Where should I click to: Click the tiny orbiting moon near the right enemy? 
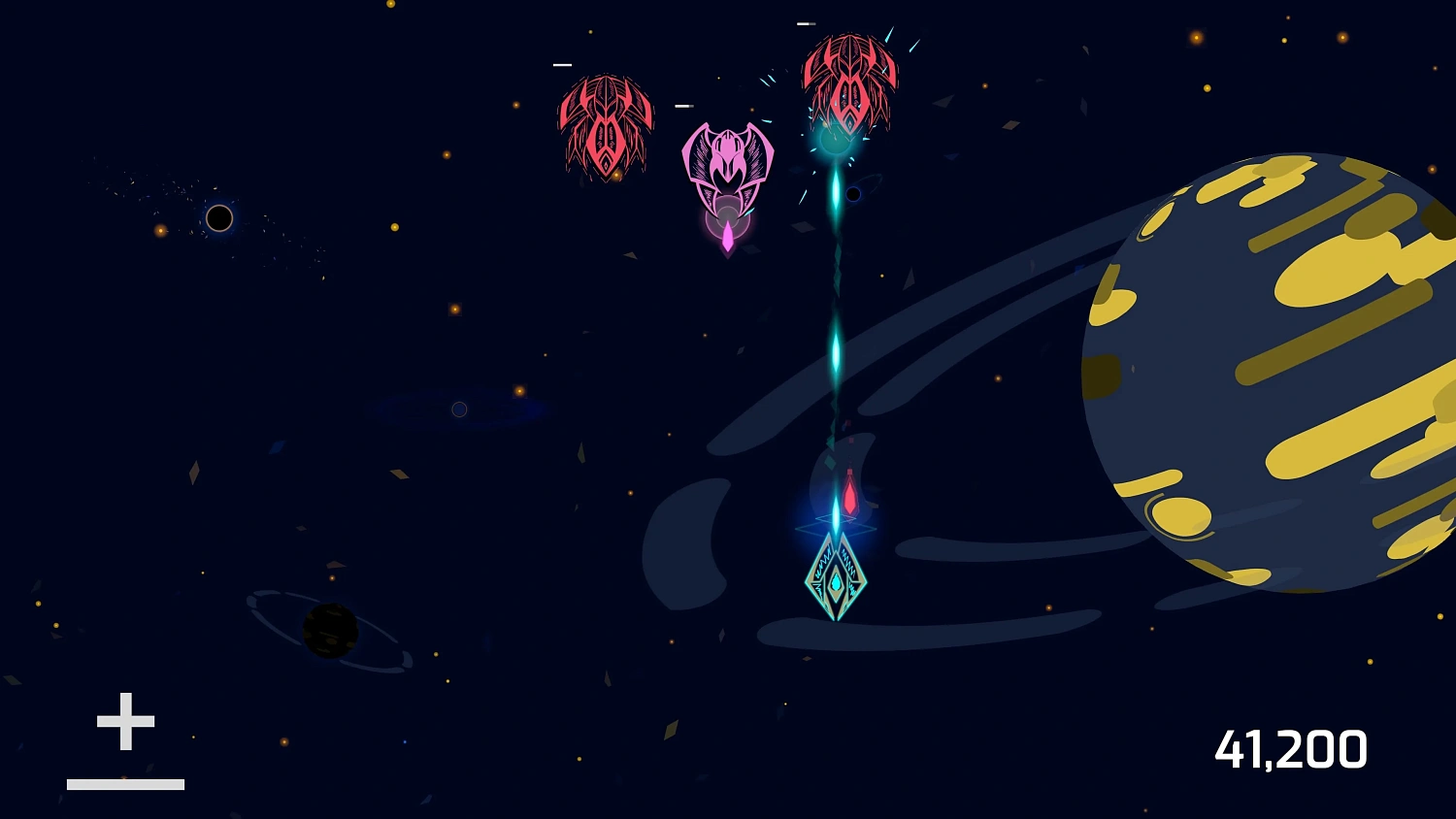click(x=854, y=194)
